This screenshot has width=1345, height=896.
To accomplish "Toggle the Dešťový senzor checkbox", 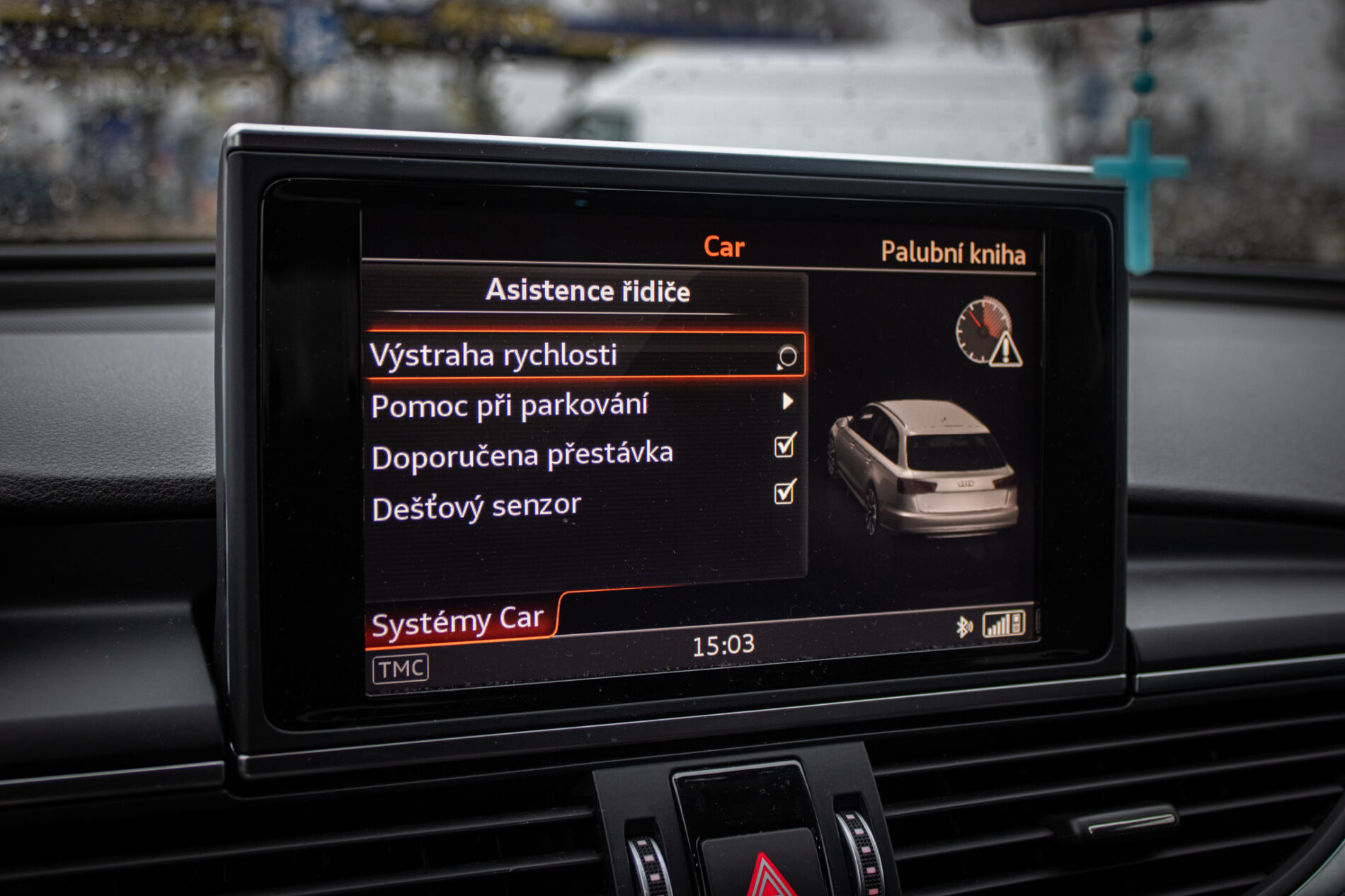I will (x=784, y=492).
